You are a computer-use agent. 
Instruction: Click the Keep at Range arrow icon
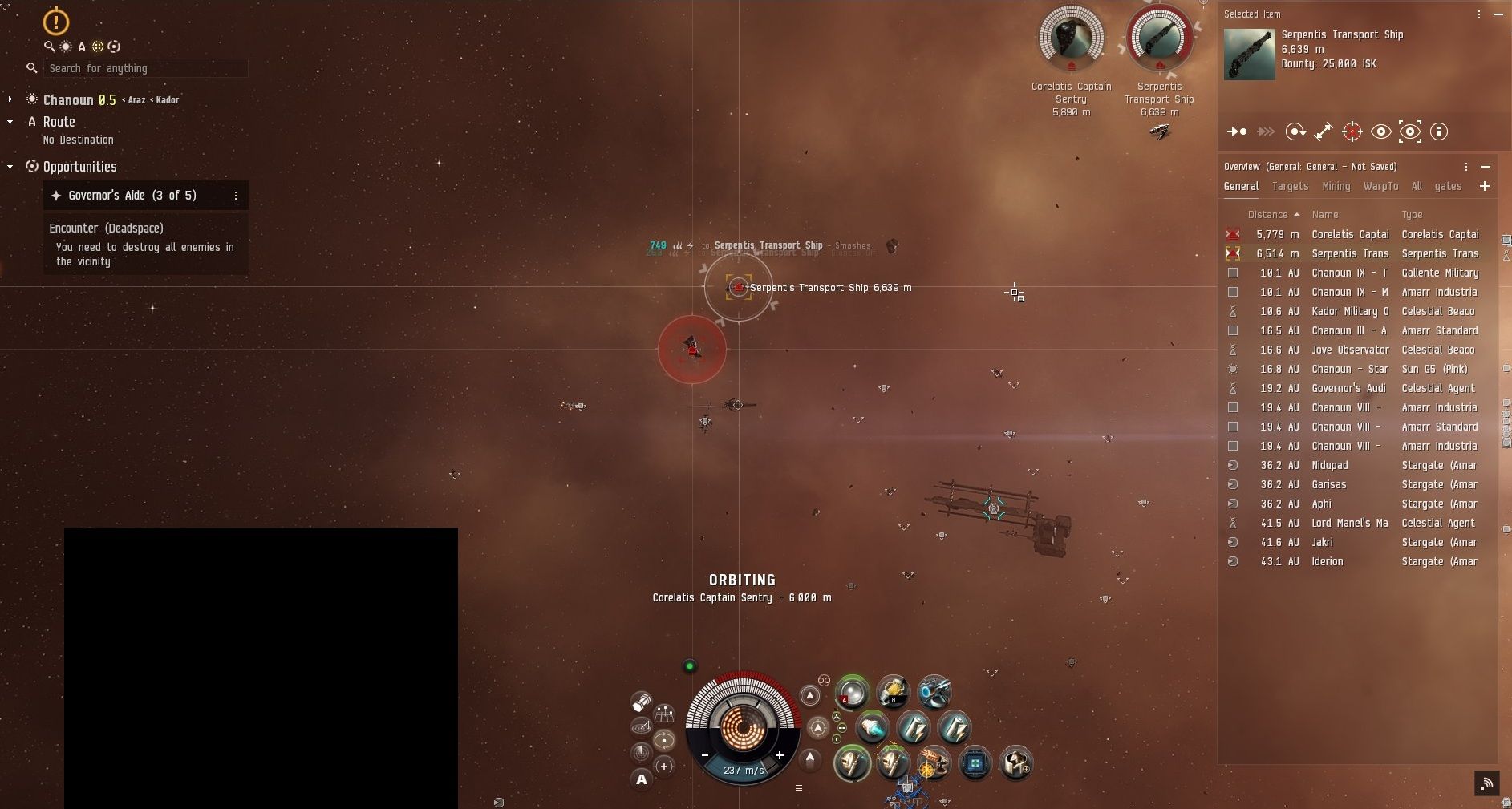[1324, 131]
